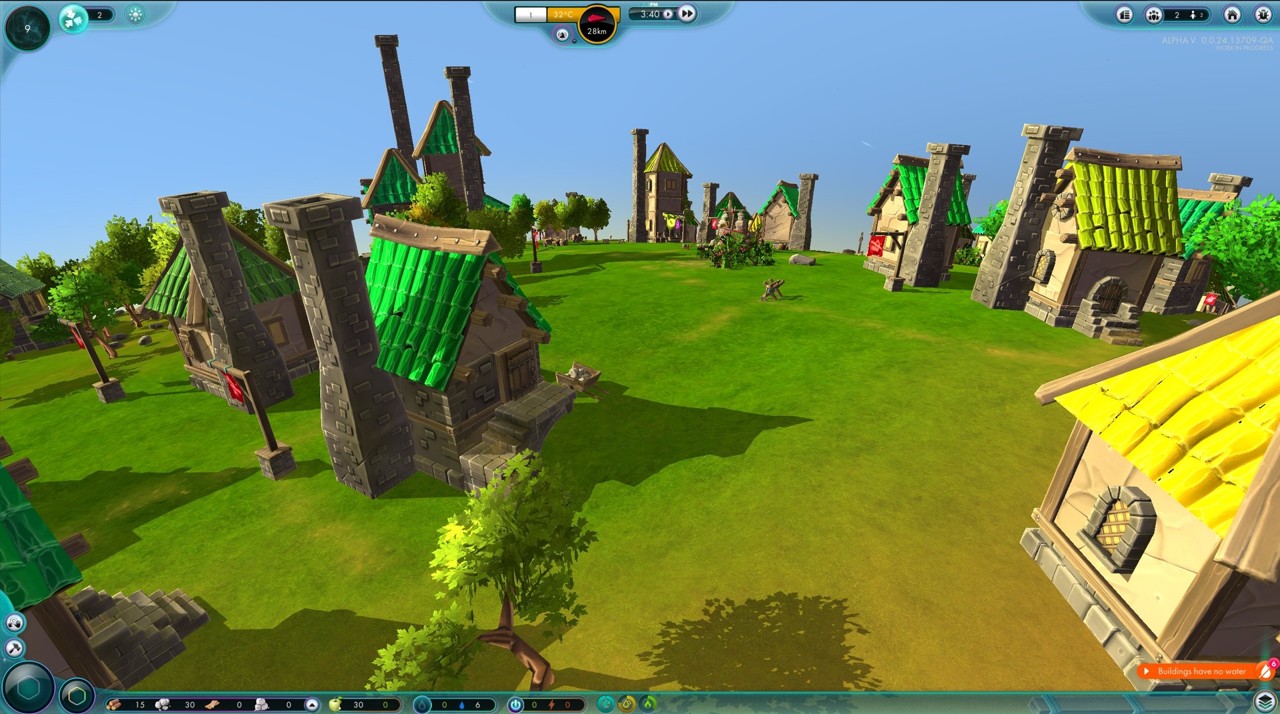
Task: Open the tools icon at far top-right
Action: point(1262,15)
